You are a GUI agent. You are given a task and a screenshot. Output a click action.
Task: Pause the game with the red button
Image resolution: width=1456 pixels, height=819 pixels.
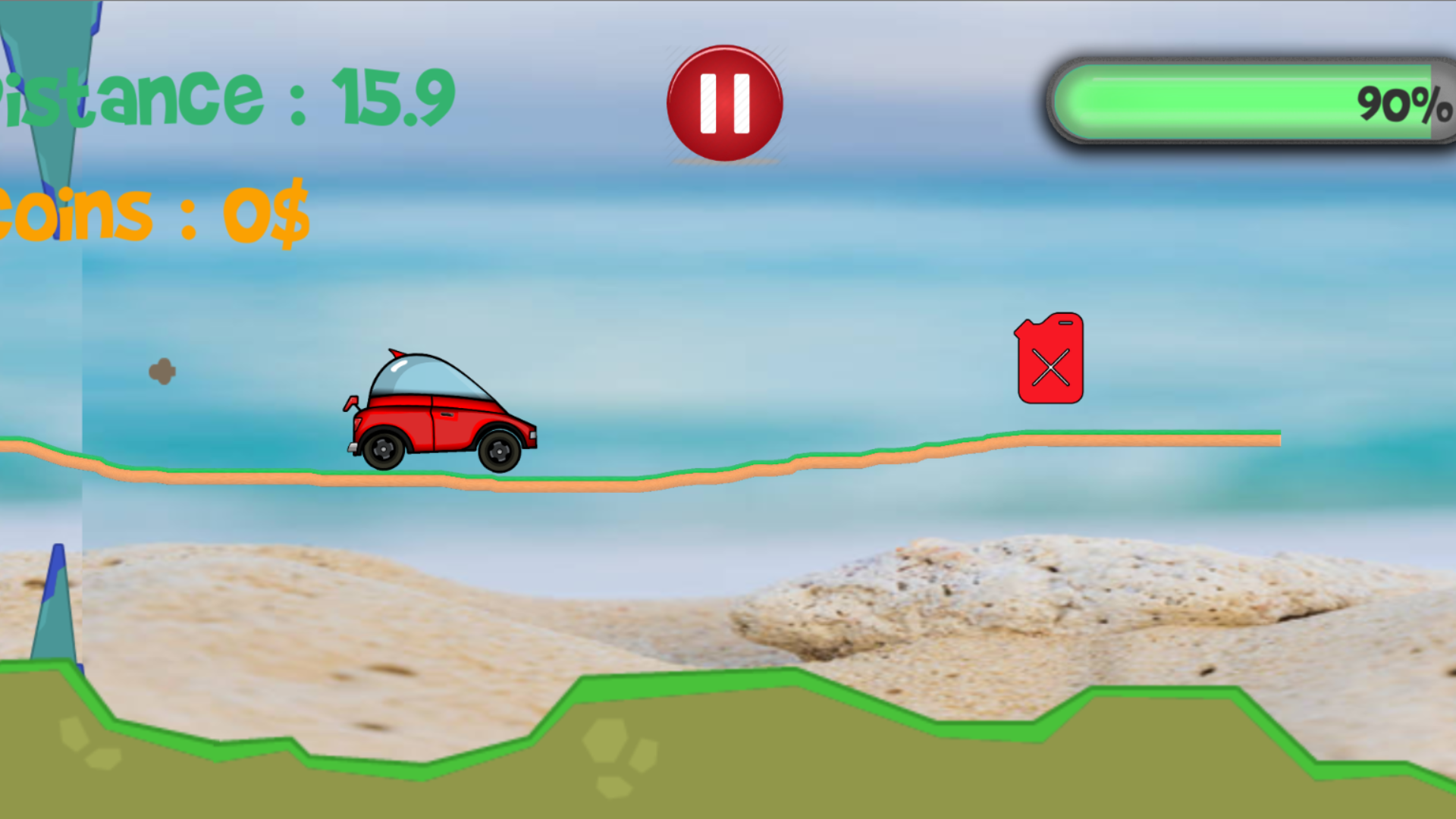(x=724, y=104)
